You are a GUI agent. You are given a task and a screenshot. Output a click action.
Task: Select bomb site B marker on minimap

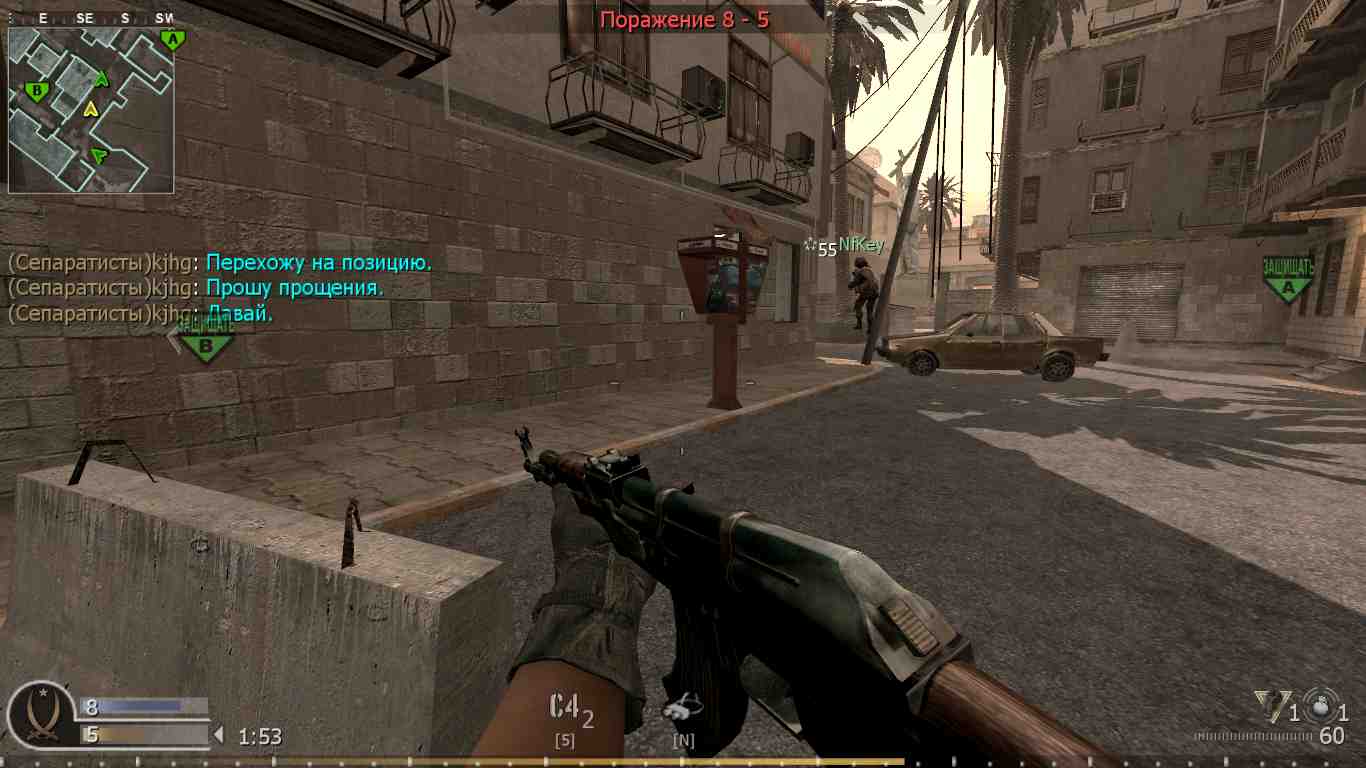[37, 92]
